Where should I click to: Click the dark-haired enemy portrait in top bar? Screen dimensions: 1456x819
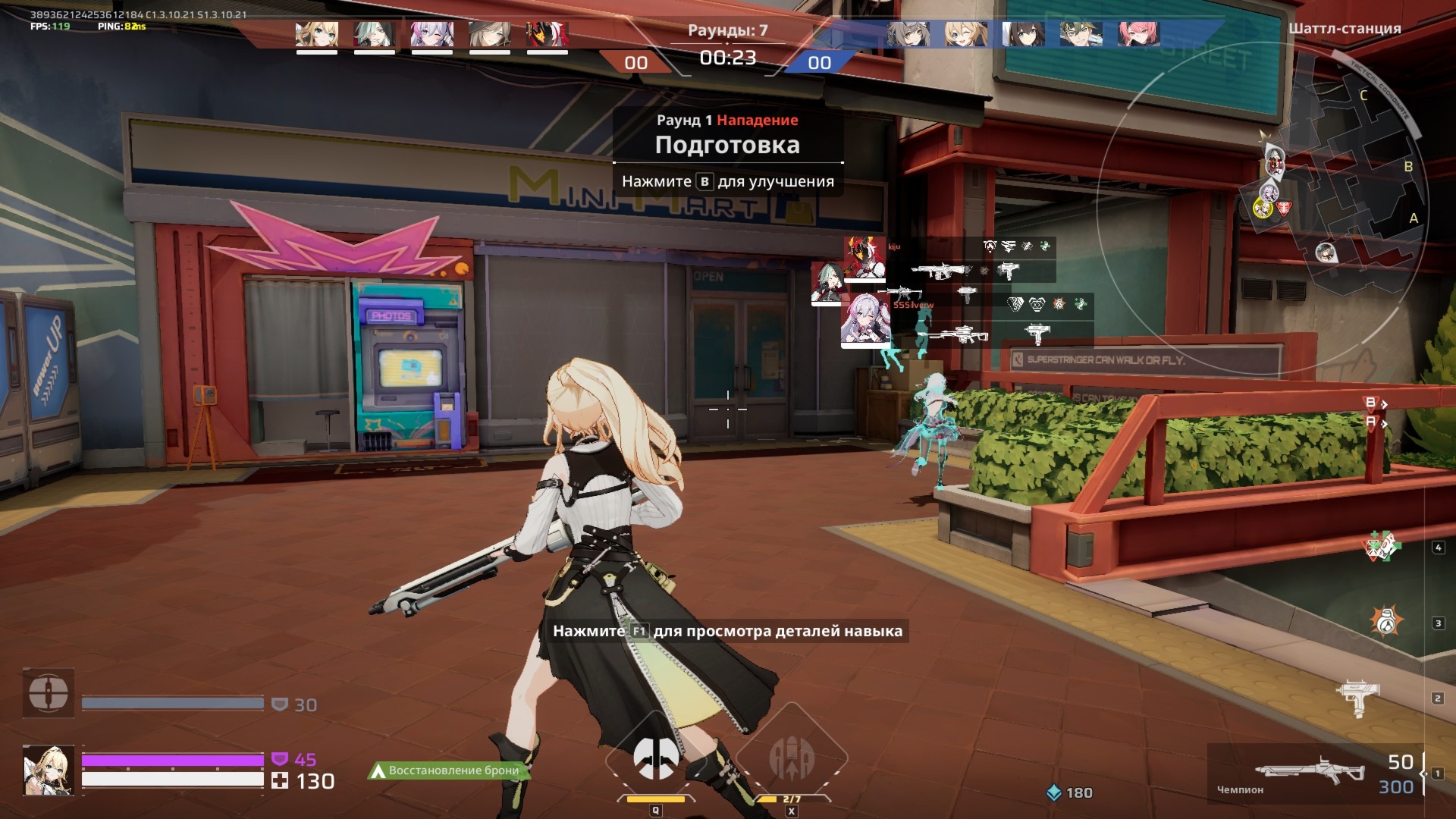[1023, 34]
